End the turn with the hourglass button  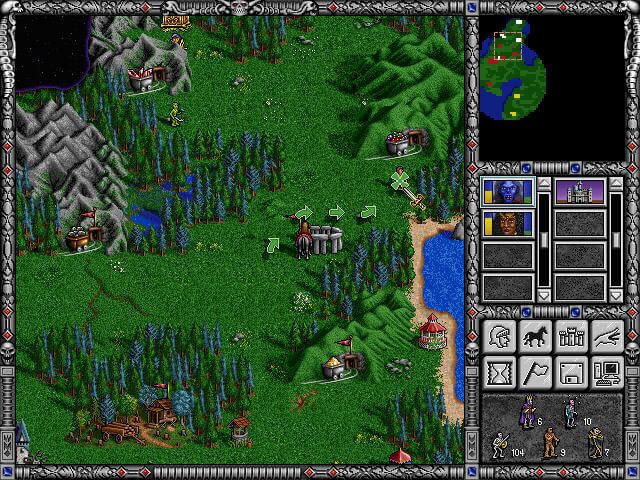click(498, 373)
